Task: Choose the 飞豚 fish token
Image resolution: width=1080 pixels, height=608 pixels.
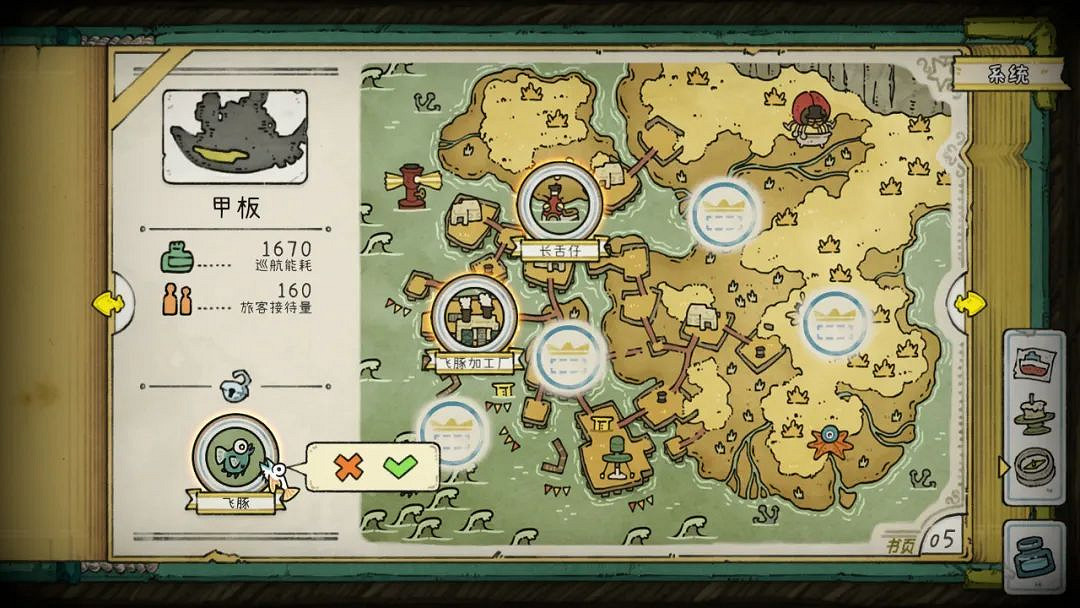Action: [x=235, y=454]
